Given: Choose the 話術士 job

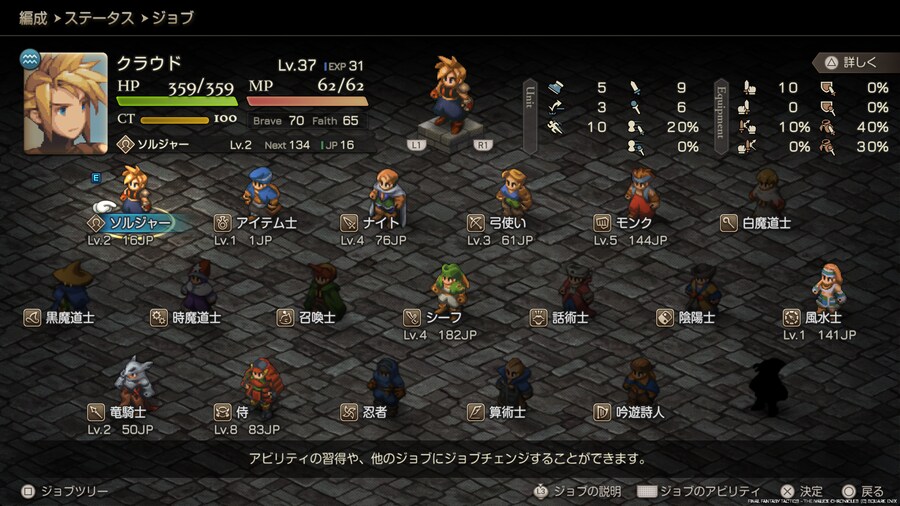Looking at the screenshot, I should [570, 318].
